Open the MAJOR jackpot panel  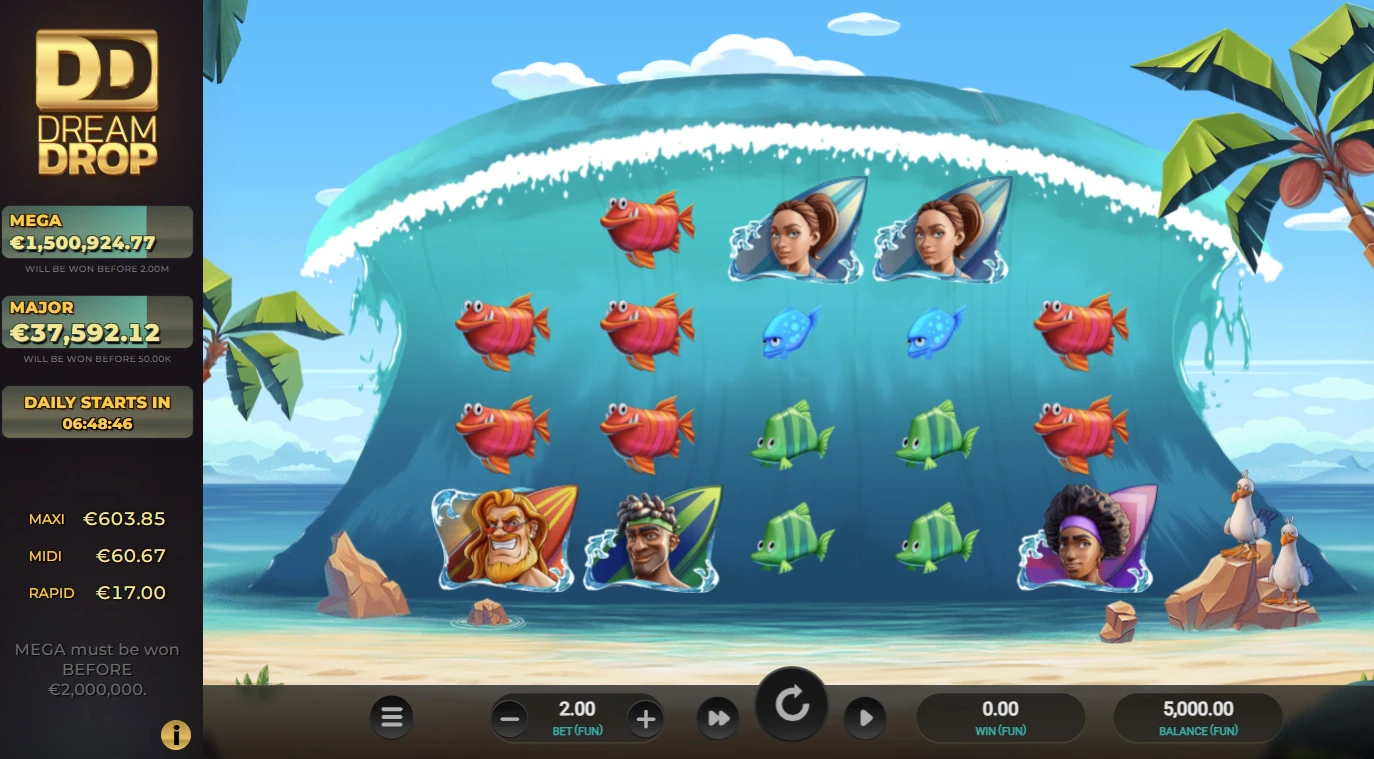coord(97,322)
